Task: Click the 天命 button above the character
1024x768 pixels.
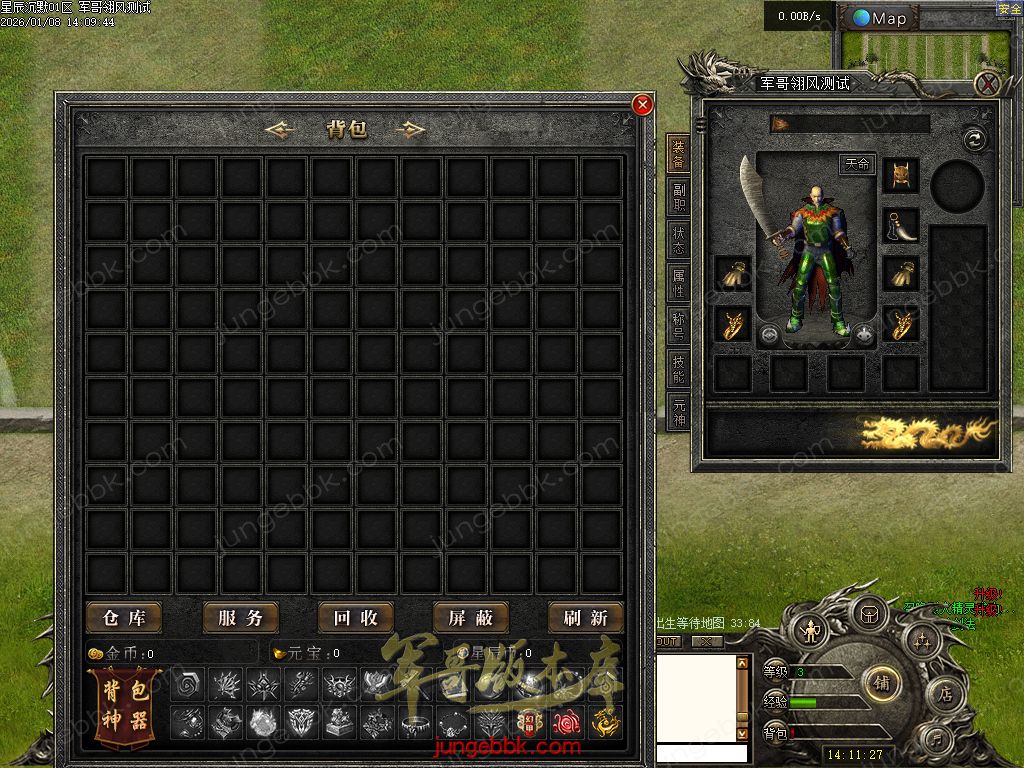Action: pos(857,164)
